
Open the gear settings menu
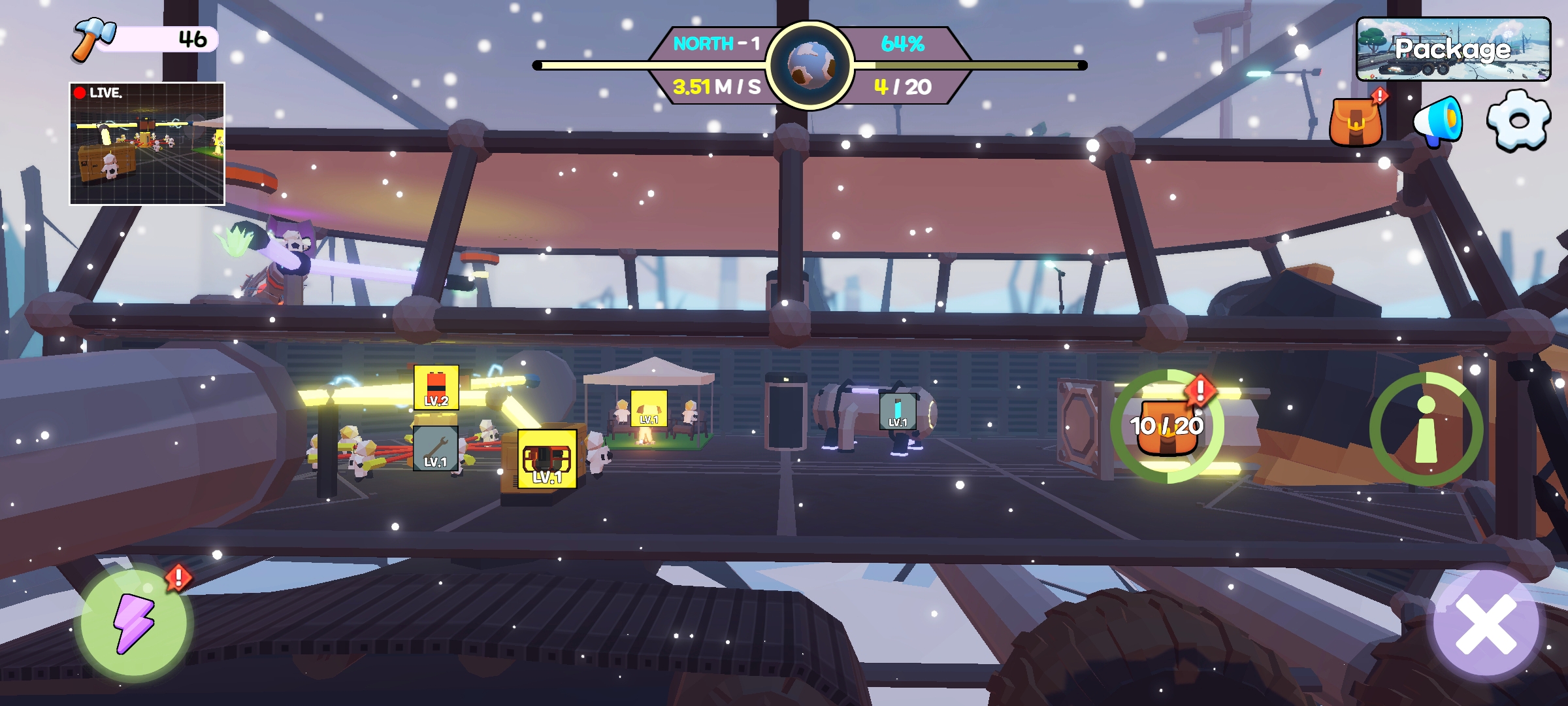(1518, 121)
